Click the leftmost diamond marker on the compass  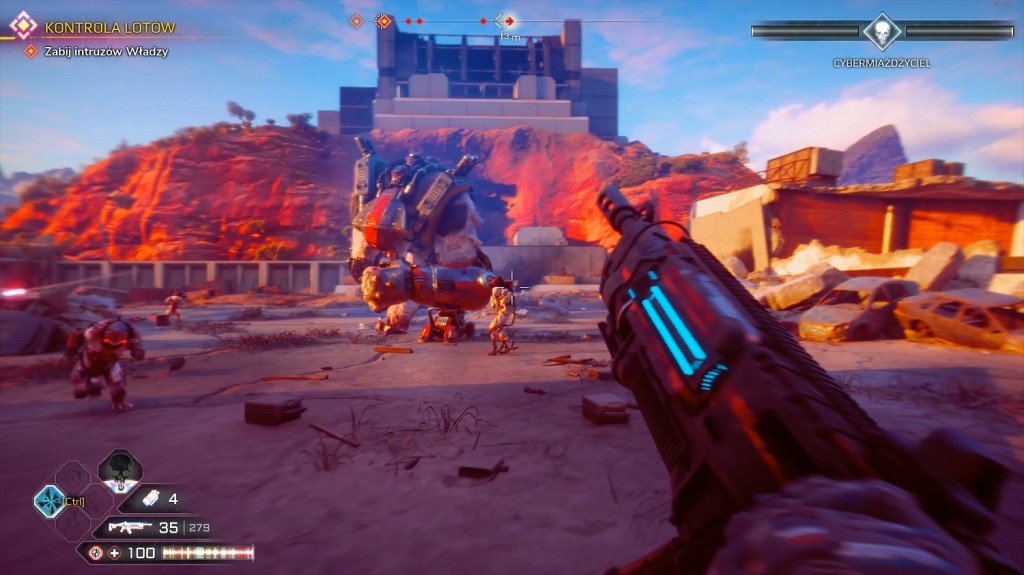tap(355, 20)
